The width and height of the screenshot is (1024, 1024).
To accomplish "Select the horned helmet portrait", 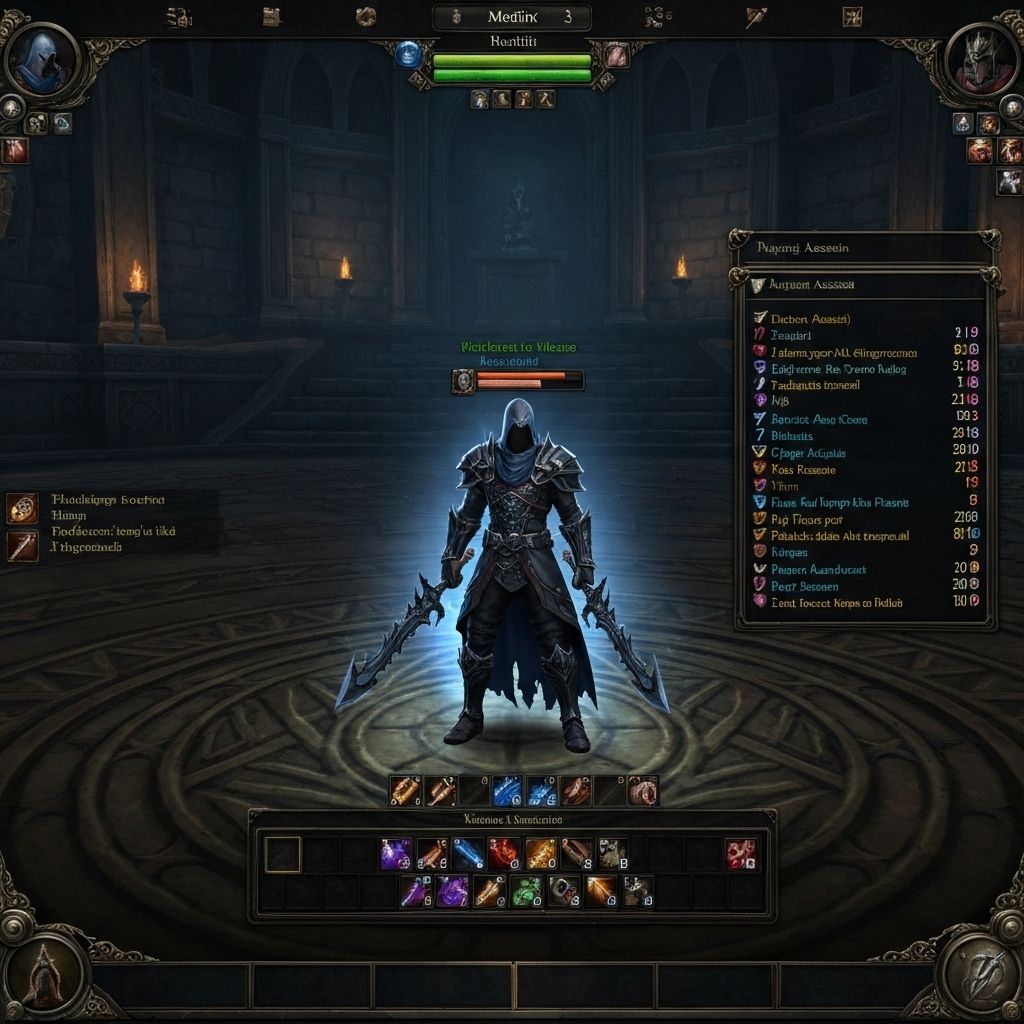I will (982, 60).
